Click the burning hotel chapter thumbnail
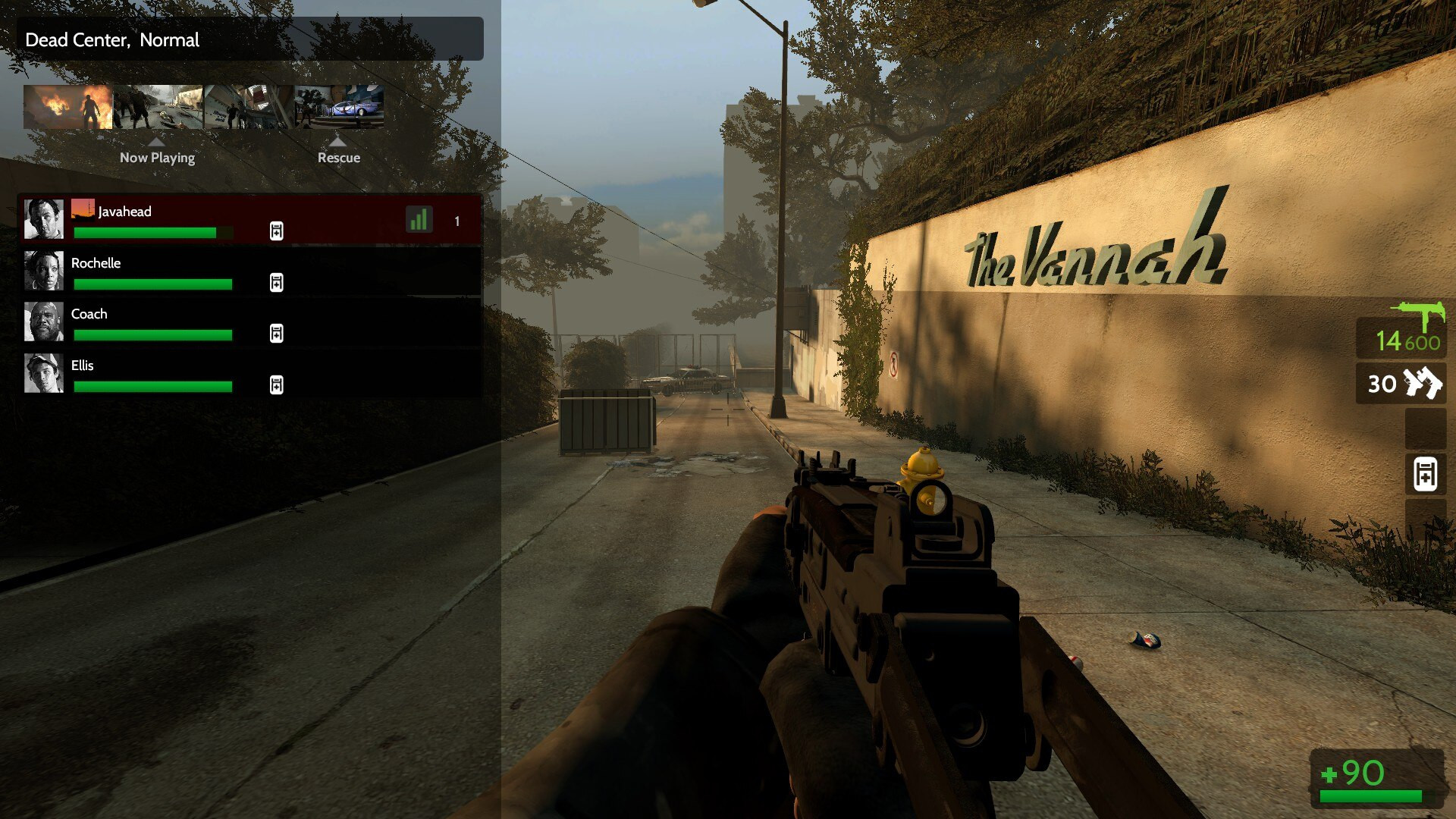Viewport: 1456px width, 819px height. (68, 106)
